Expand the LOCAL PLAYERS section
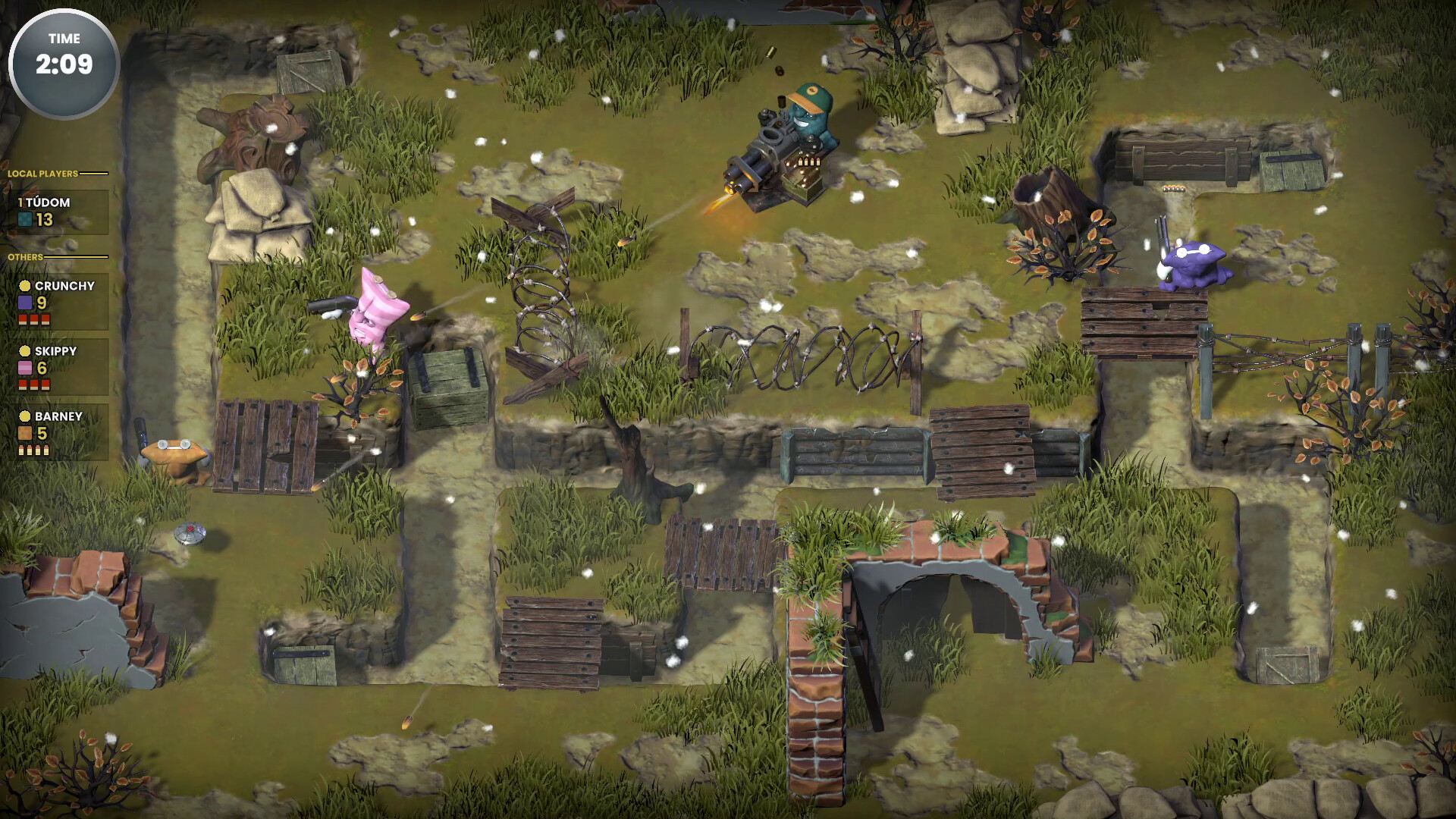The width and height of the screenshot is (1456, 819). (42, 173)
